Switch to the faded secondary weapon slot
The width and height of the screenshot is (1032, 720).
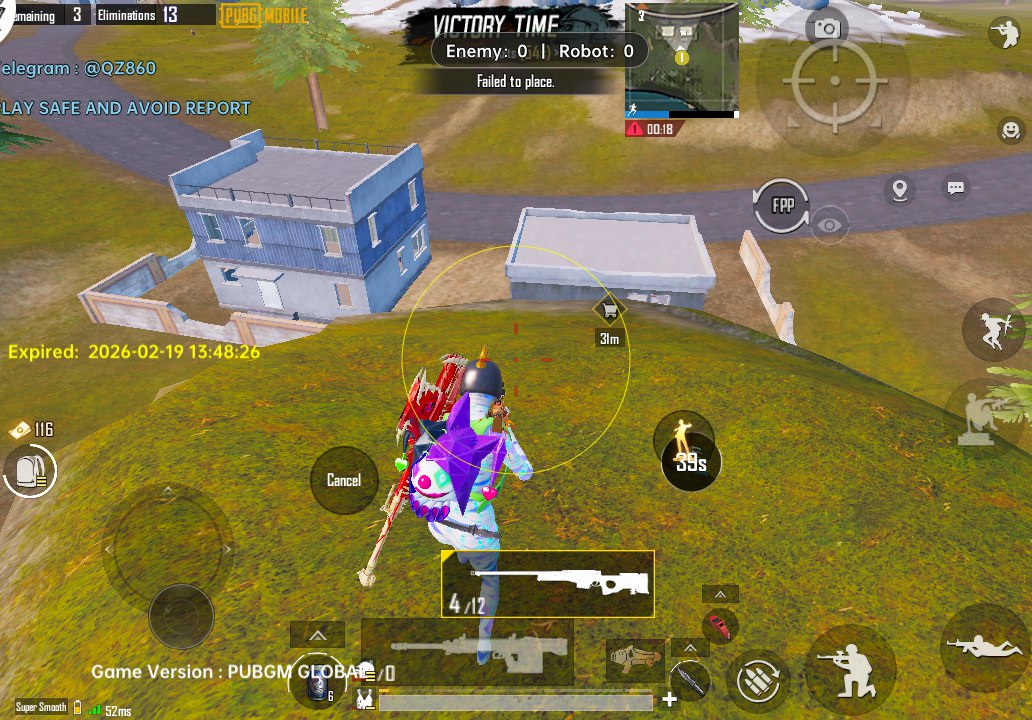point(467,651)
